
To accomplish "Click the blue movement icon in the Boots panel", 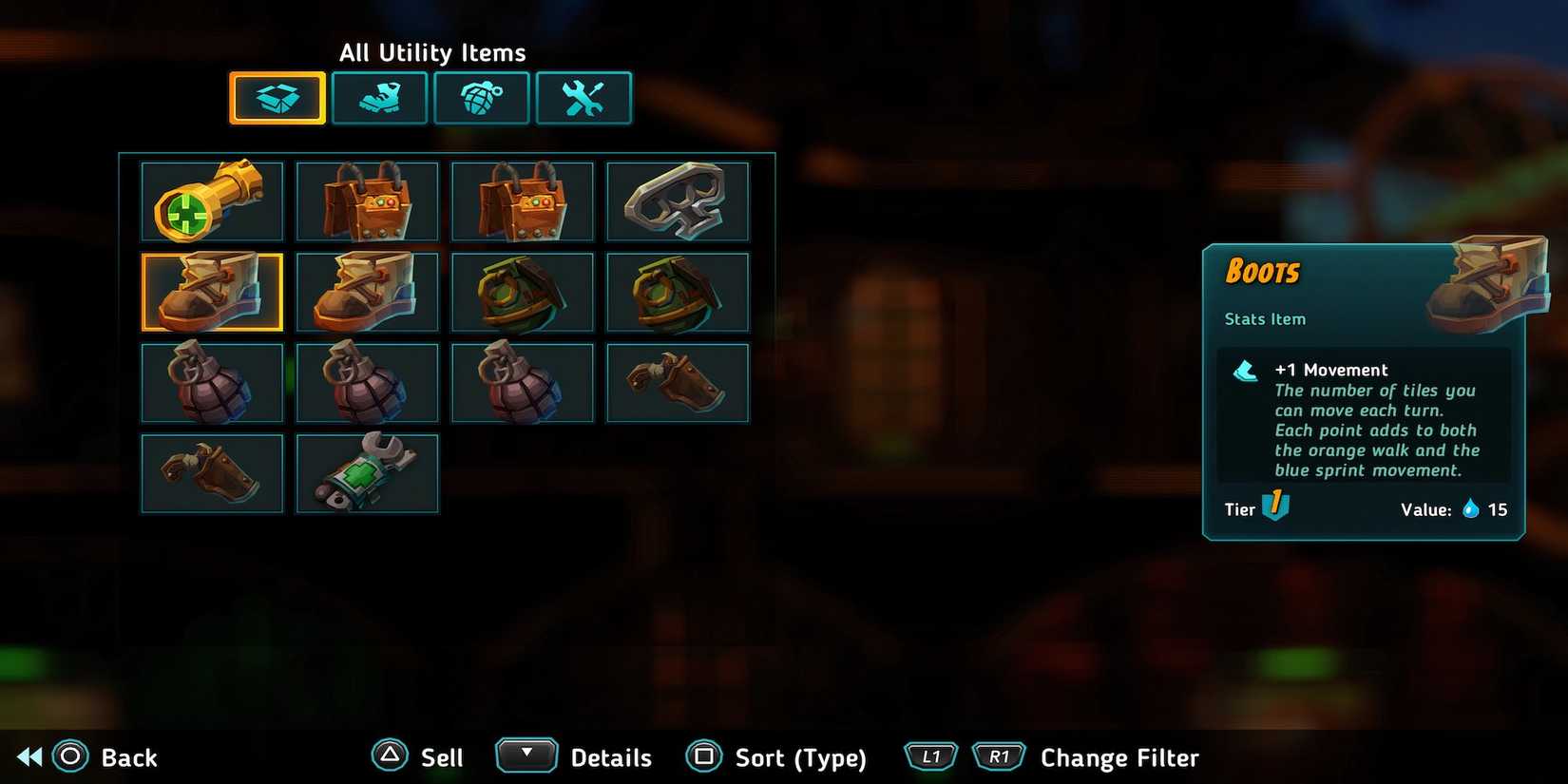I will [x=1246, y=371].
